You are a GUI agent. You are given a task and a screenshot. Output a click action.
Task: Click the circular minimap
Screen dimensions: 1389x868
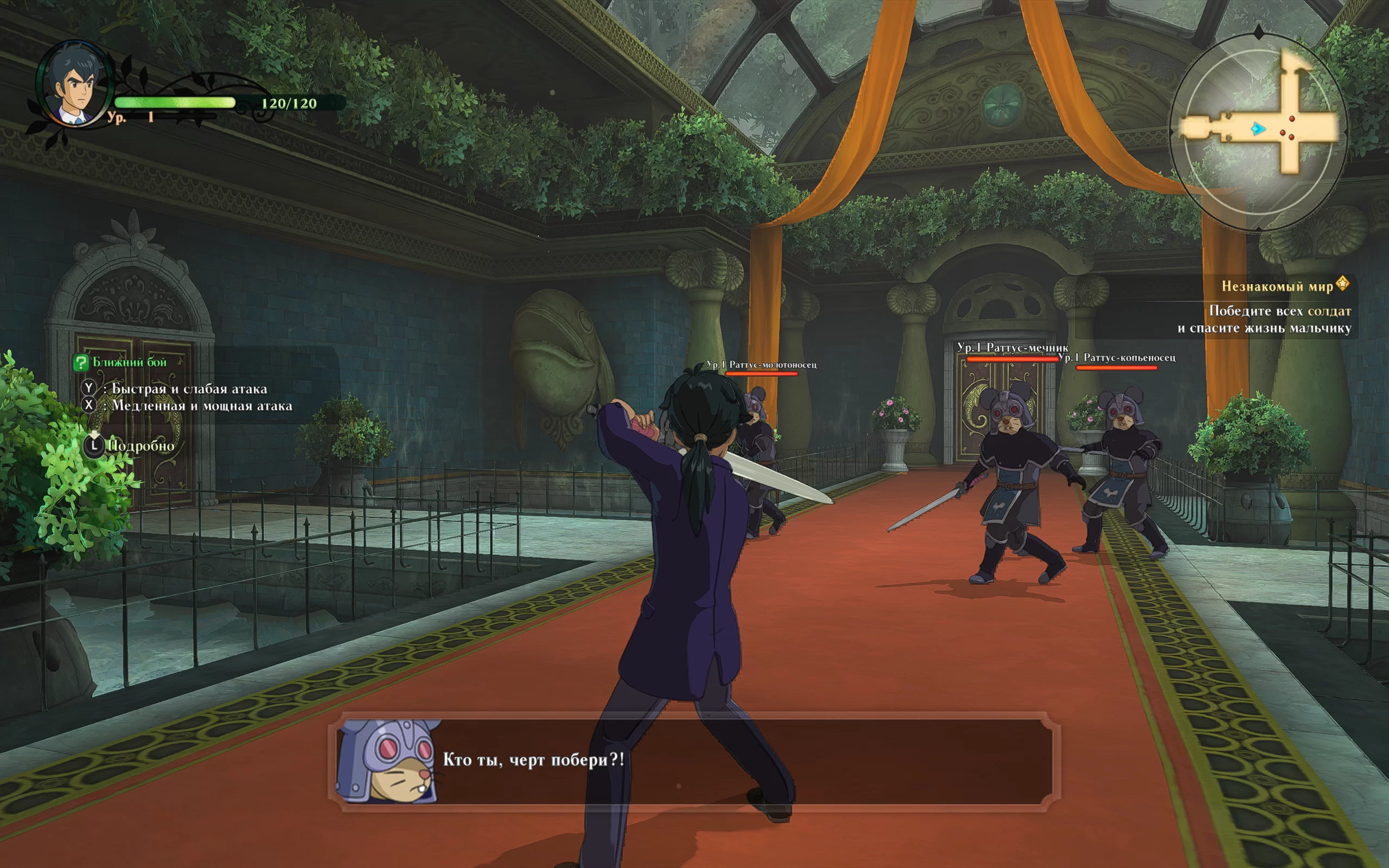[1258, 131]
